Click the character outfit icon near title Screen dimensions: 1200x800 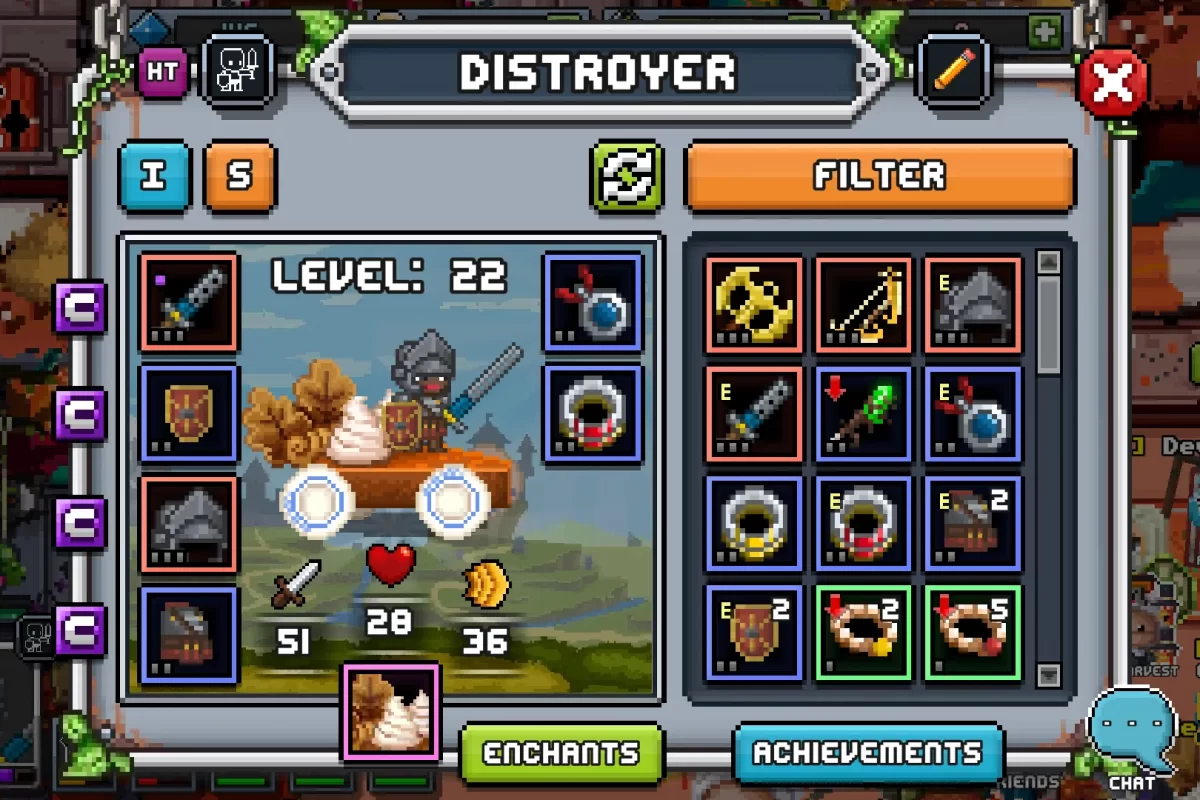(x=237, y=72)
